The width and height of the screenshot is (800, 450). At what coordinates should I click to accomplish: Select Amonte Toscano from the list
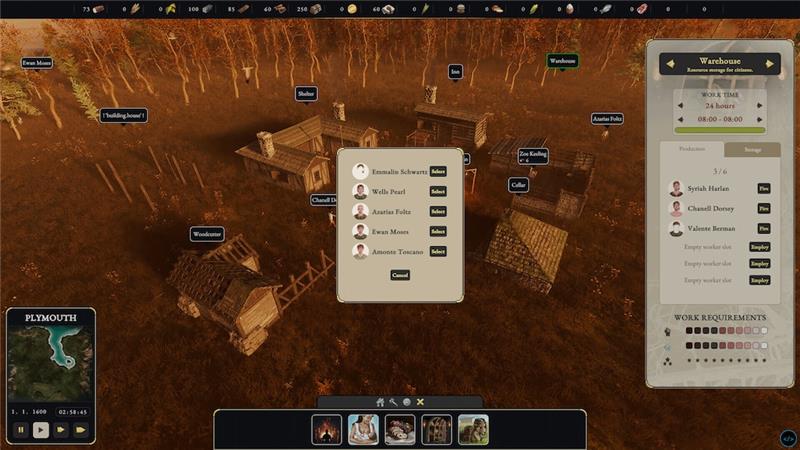coord(438,251)
